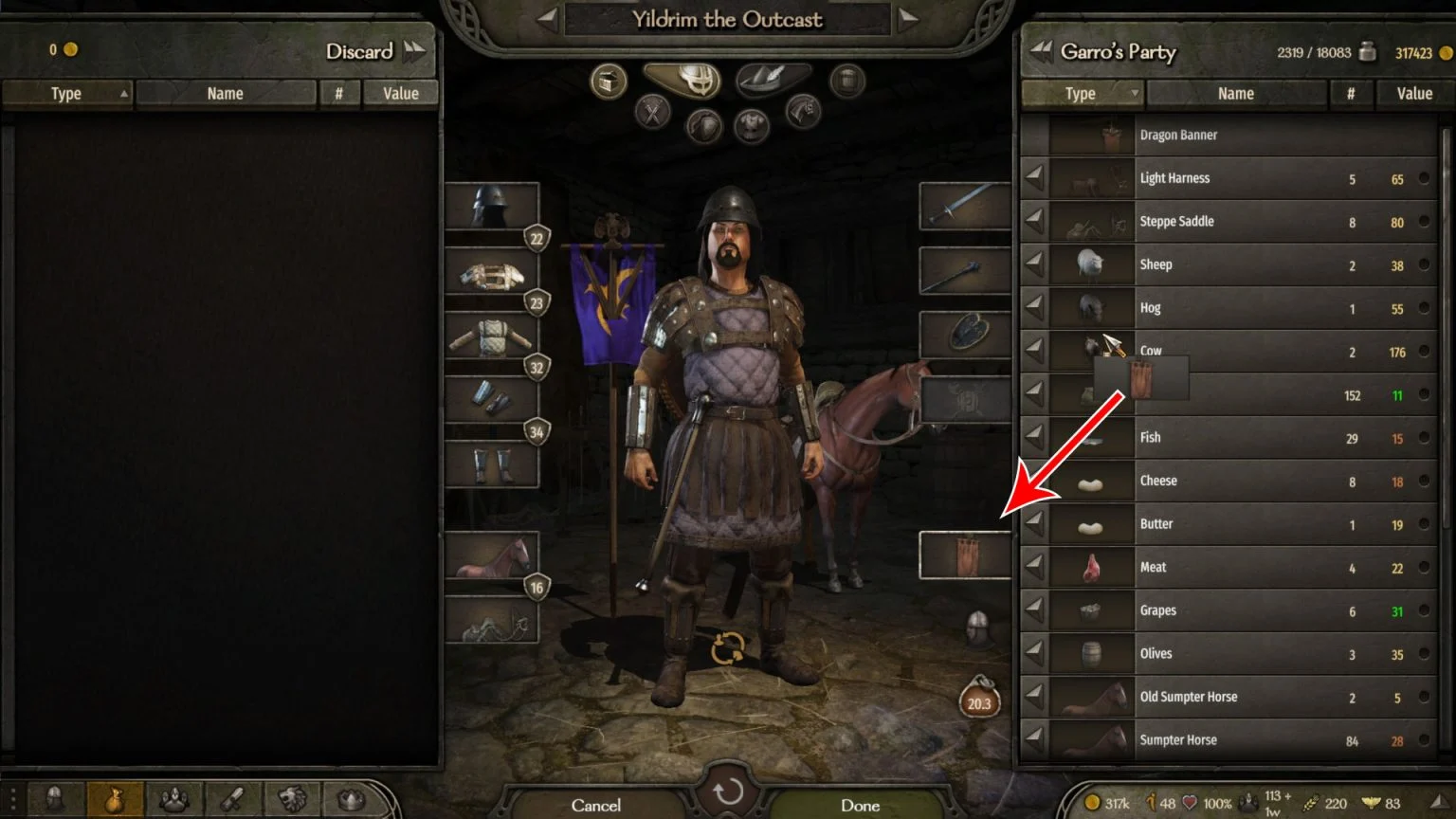
Task: Open the three-dots menu at bottom left
Action: click(x=12, y=799)
